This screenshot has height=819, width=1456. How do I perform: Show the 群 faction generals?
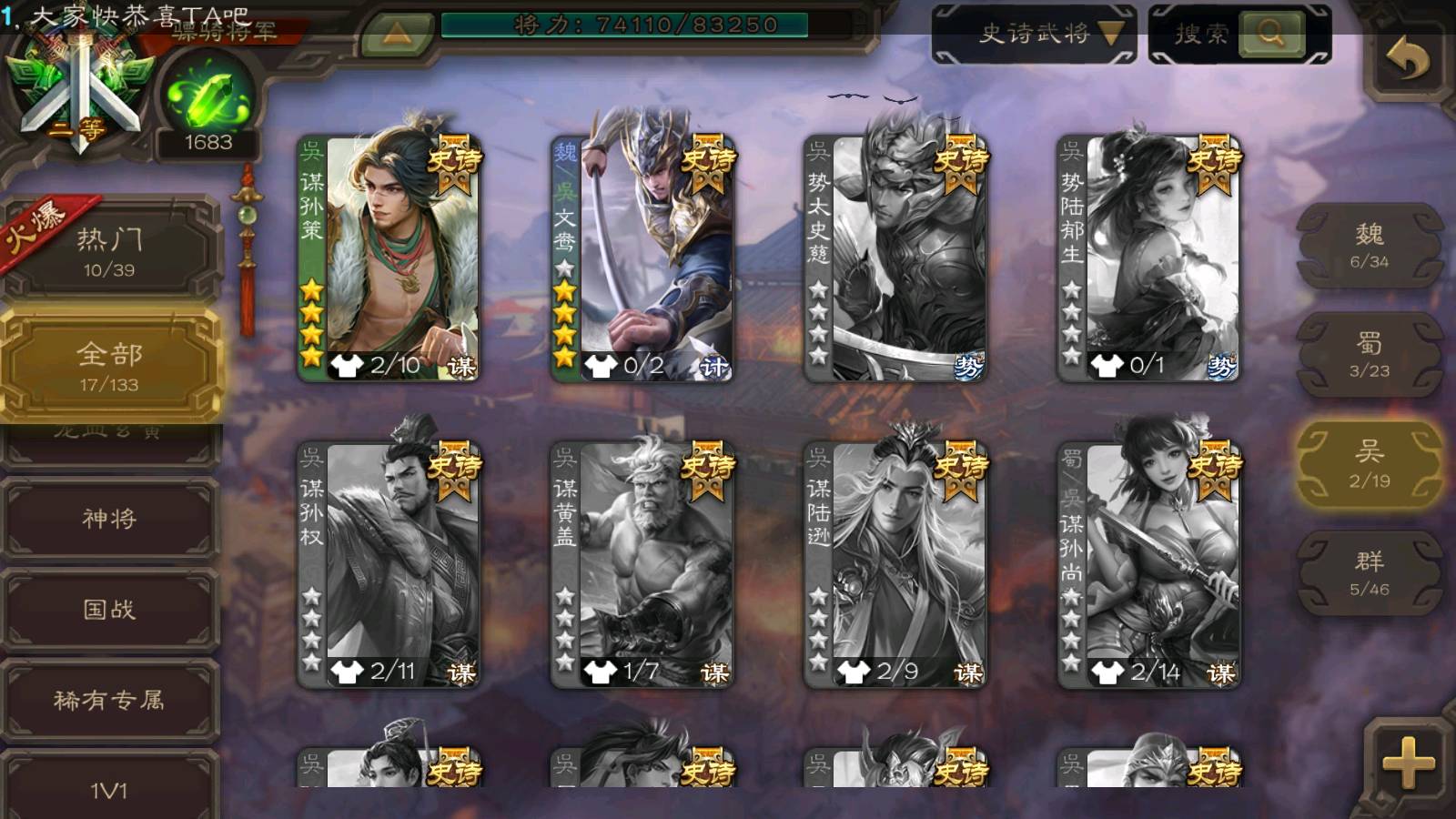1369,573
